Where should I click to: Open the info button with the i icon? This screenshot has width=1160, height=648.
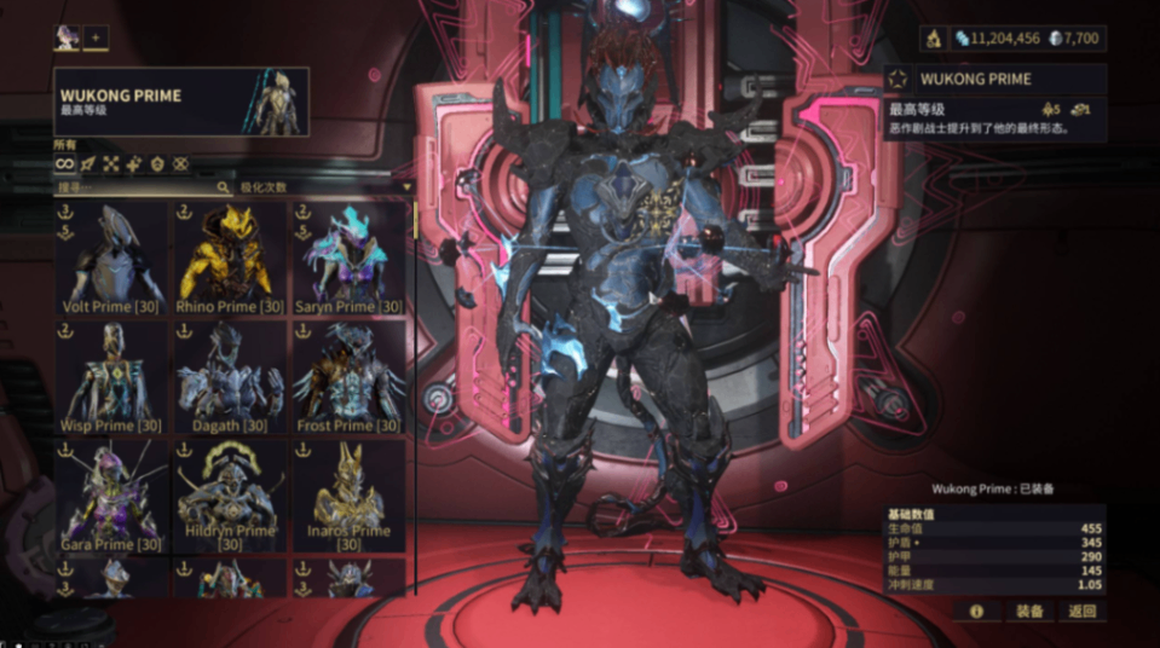[976, 611]
